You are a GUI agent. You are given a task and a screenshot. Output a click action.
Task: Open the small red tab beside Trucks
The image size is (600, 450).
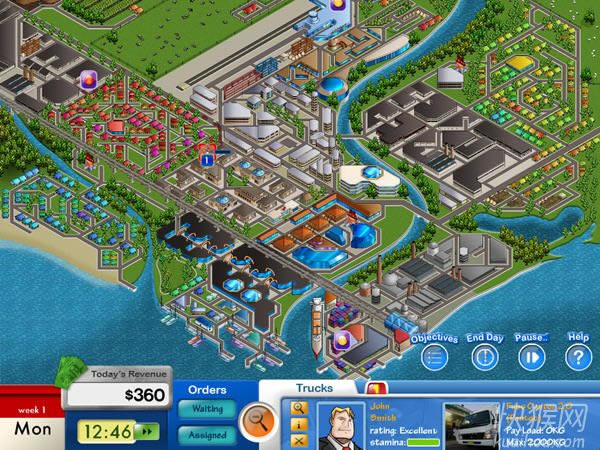(x=372, y=388)
